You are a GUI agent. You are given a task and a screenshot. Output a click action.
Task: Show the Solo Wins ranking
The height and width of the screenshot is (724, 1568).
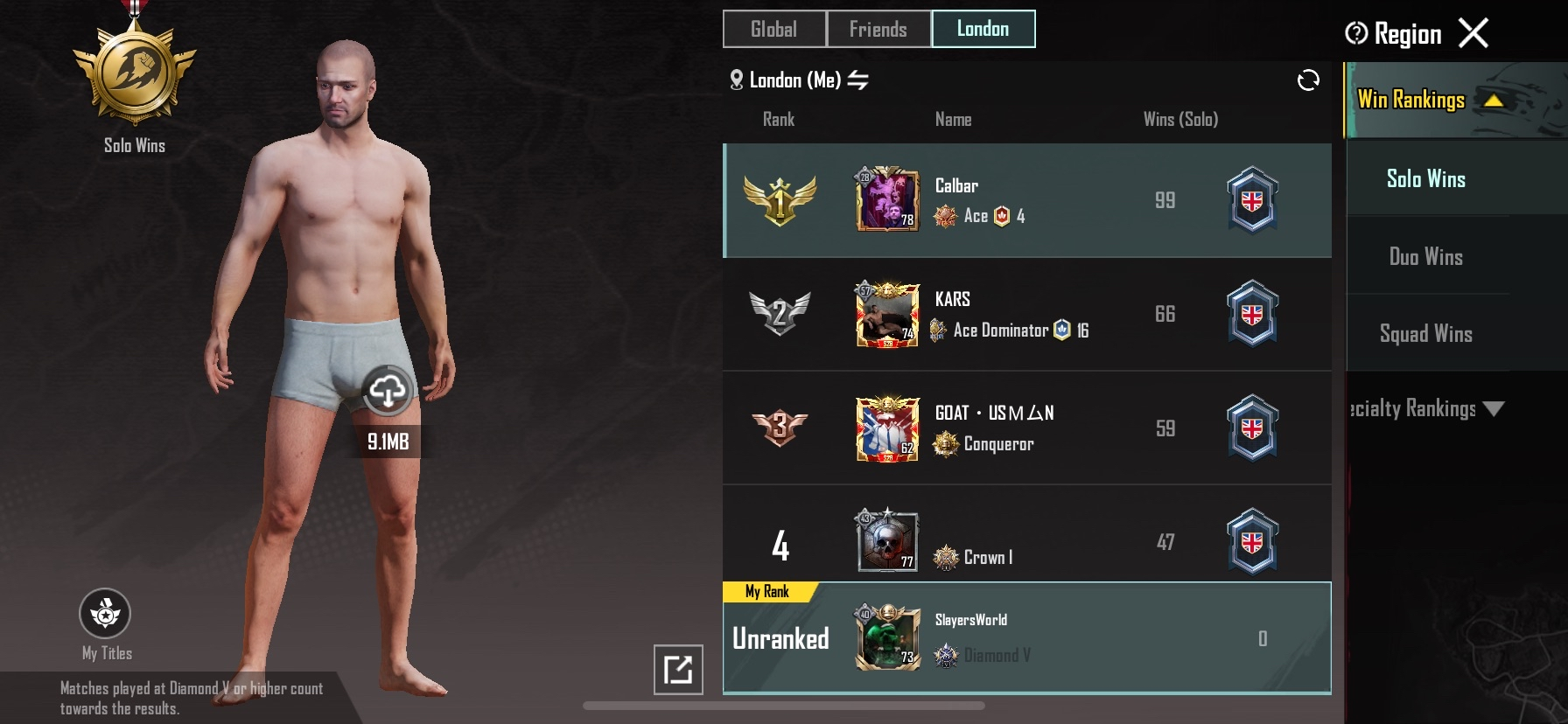click(x=1425, y=178)
